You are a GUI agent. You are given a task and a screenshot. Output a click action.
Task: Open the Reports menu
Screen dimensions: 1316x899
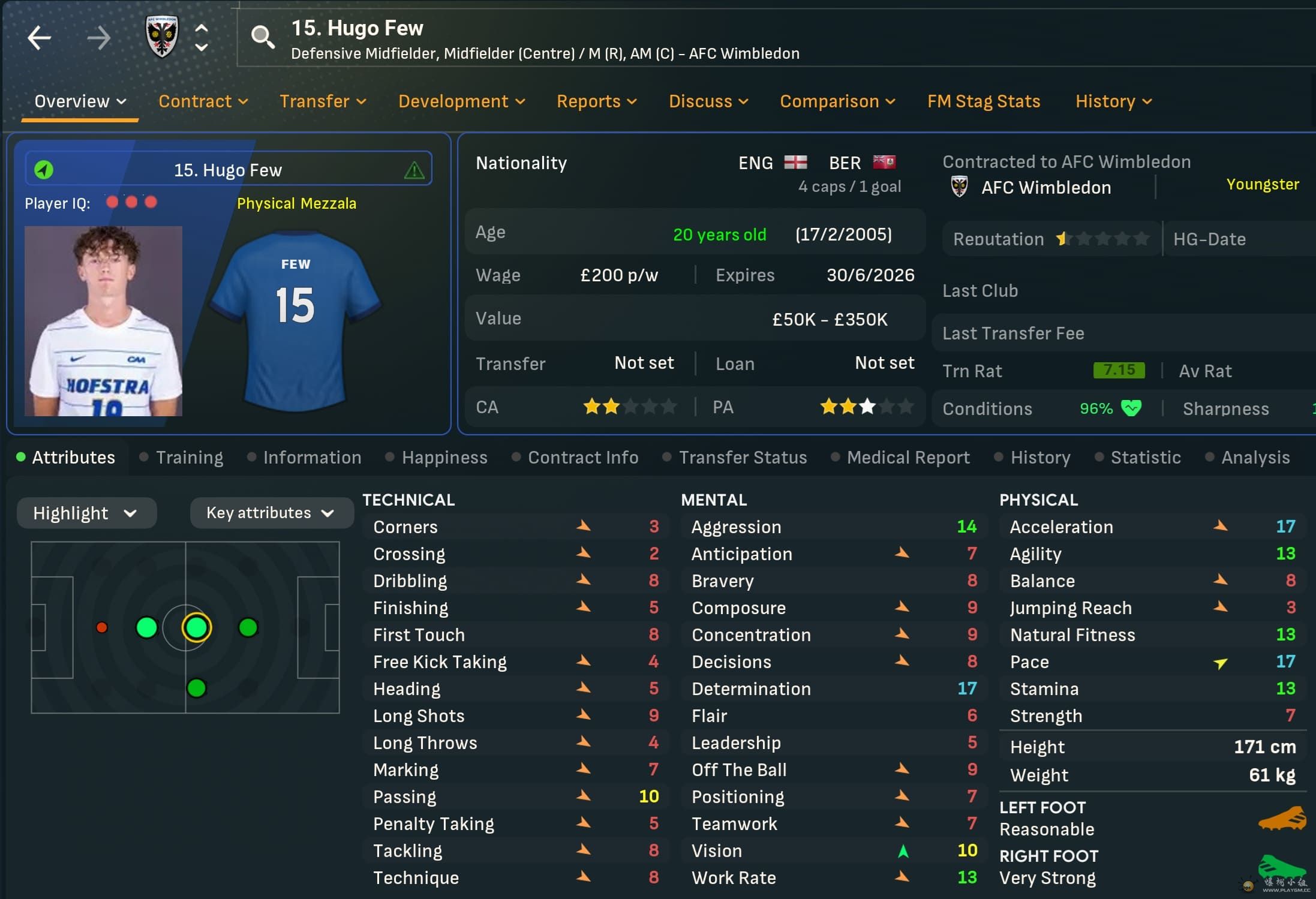pyautogui.click(x=596, y=101)
